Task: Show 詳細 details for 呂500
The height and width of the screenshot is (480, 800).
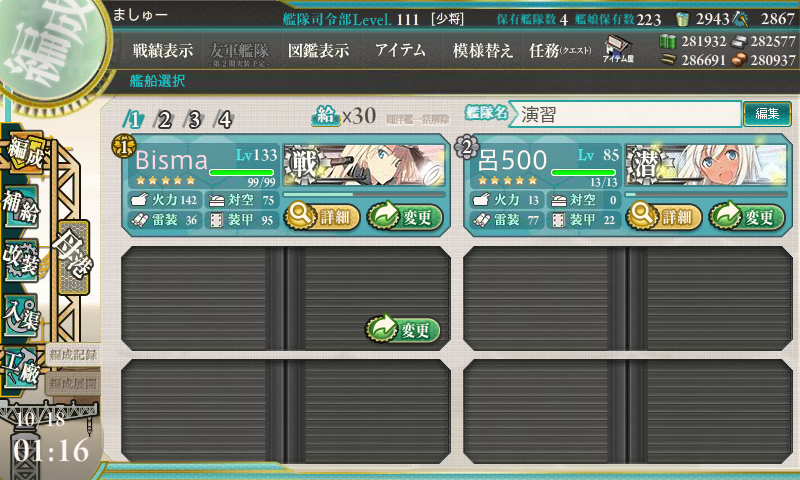Action: point(663,215)
